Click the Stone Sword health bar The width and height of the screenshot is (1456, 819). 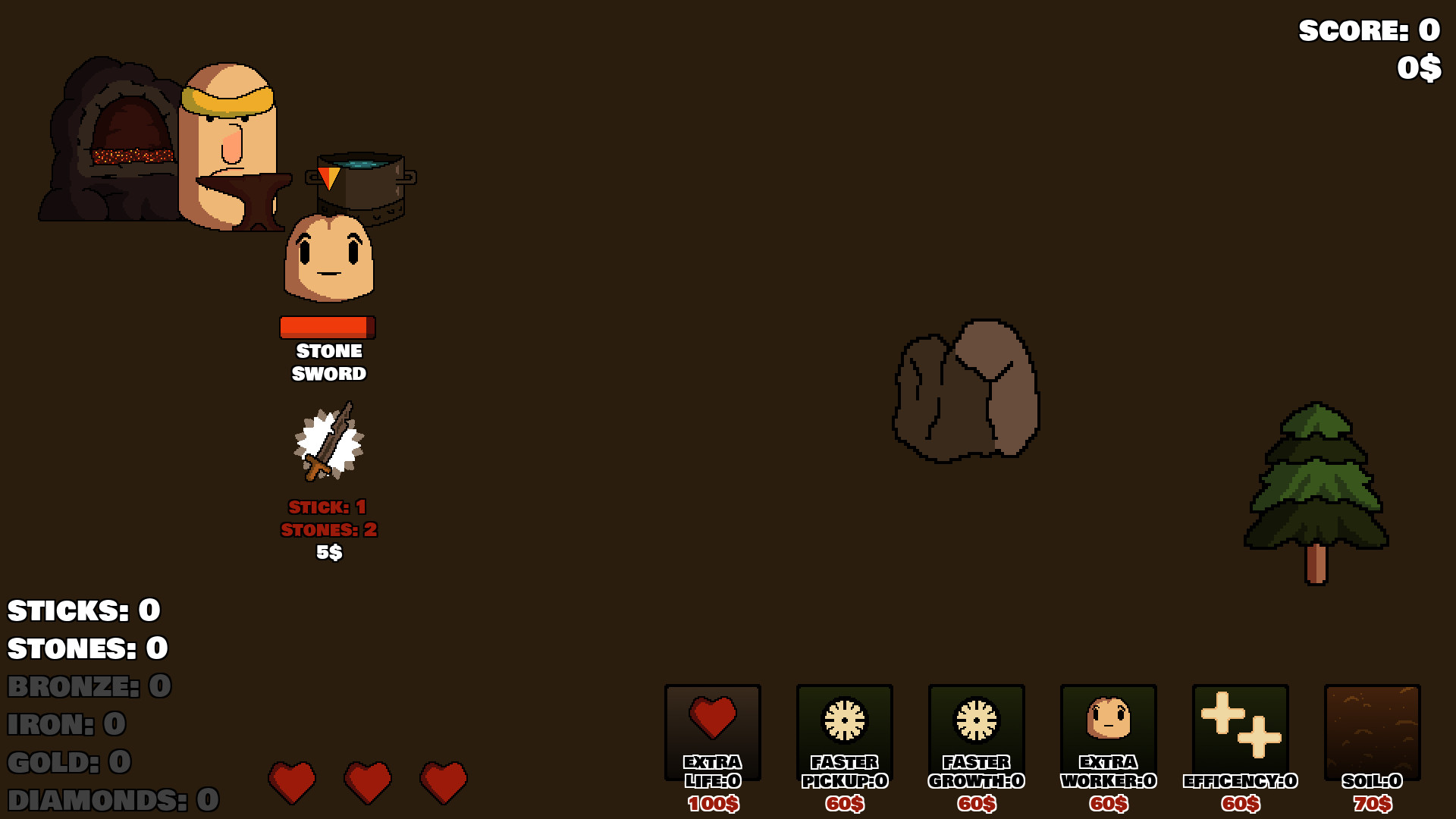point(326,328)
